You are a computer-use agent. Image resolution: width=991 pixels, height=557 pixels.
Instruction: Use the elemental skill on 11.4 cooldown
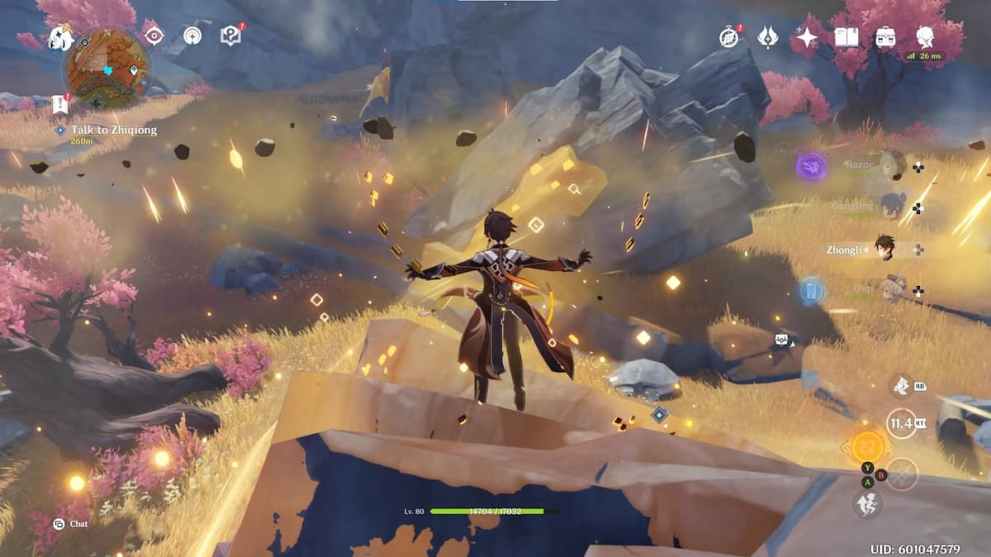click(x=902, y=423)
